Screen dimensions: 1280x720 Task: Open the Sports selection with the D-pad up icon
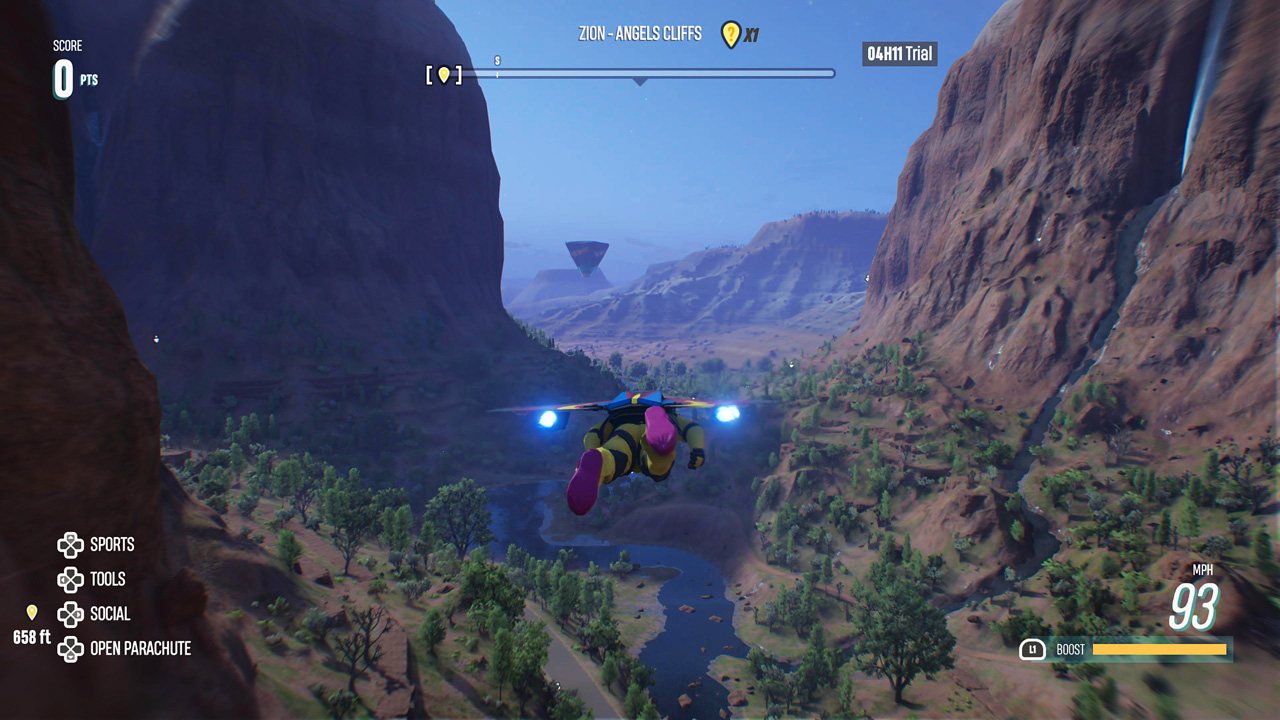[70, 545]
